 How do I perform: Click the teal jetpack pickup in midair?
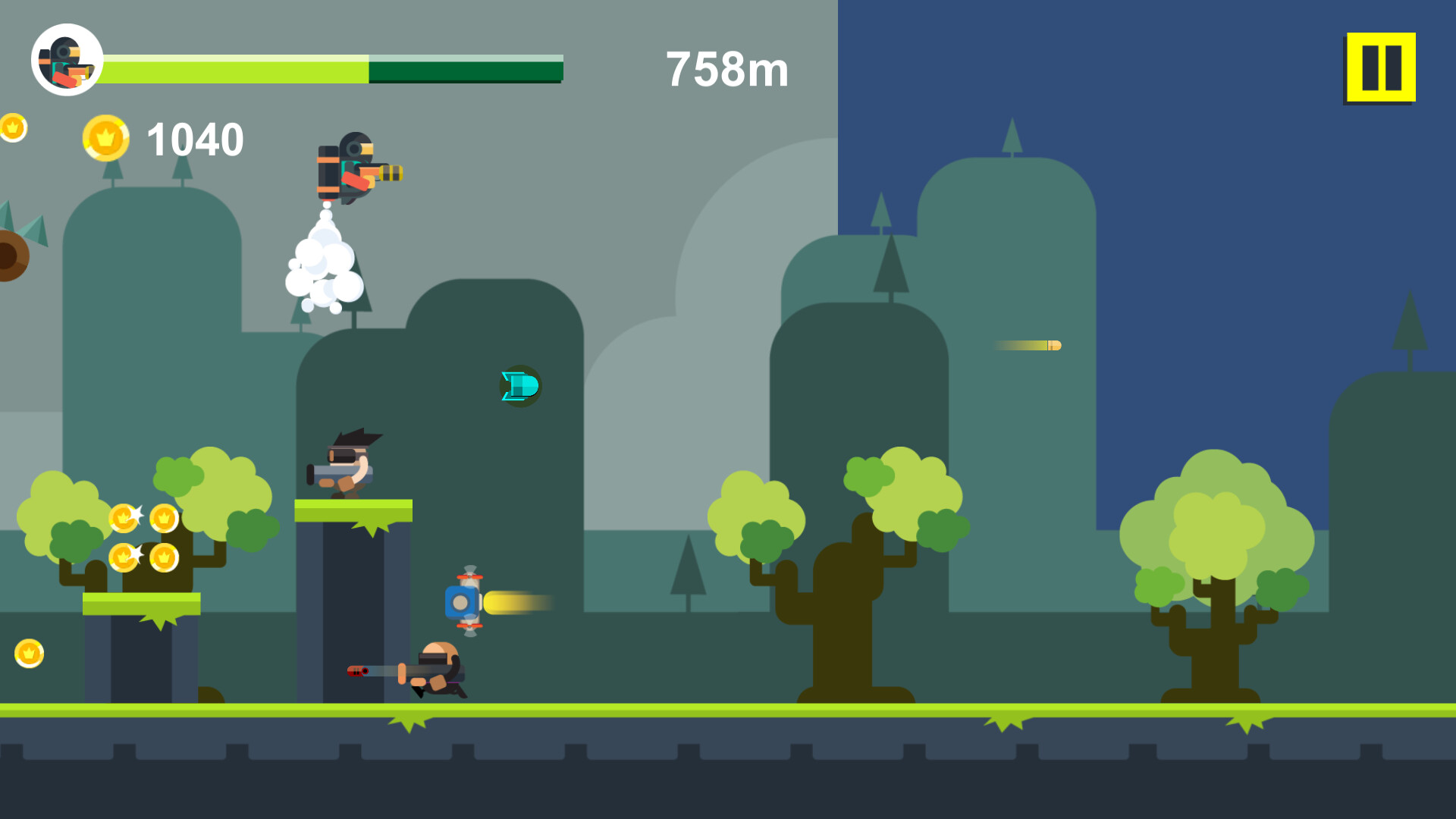[x=519, y=387]
